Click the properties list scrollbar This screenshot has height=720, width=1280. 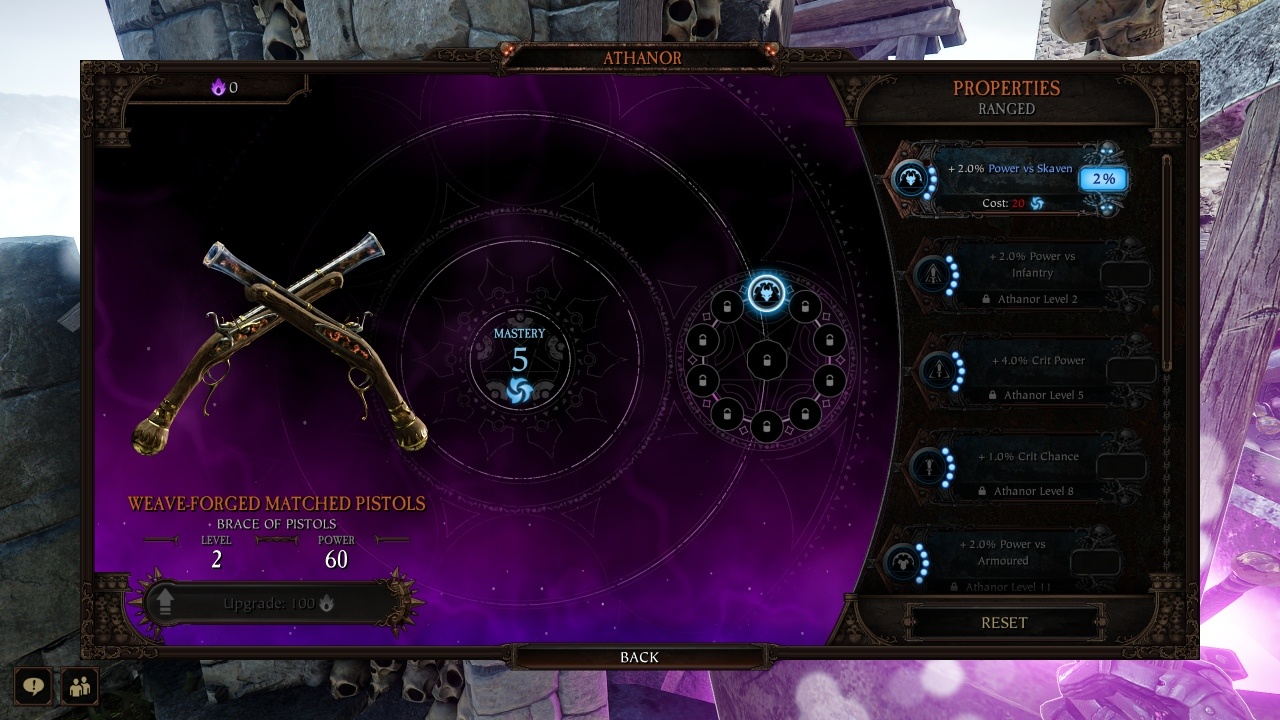click(1167, 260)
